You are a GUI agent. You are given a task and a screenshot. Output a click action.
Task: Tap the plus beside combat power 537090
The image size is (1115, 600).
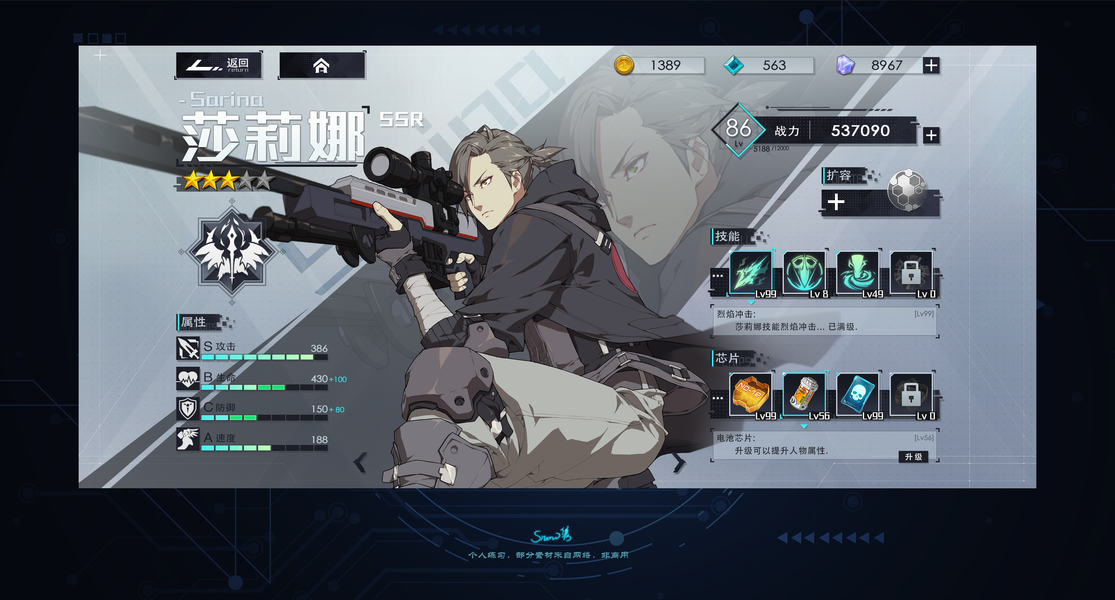tap(931, 135)
